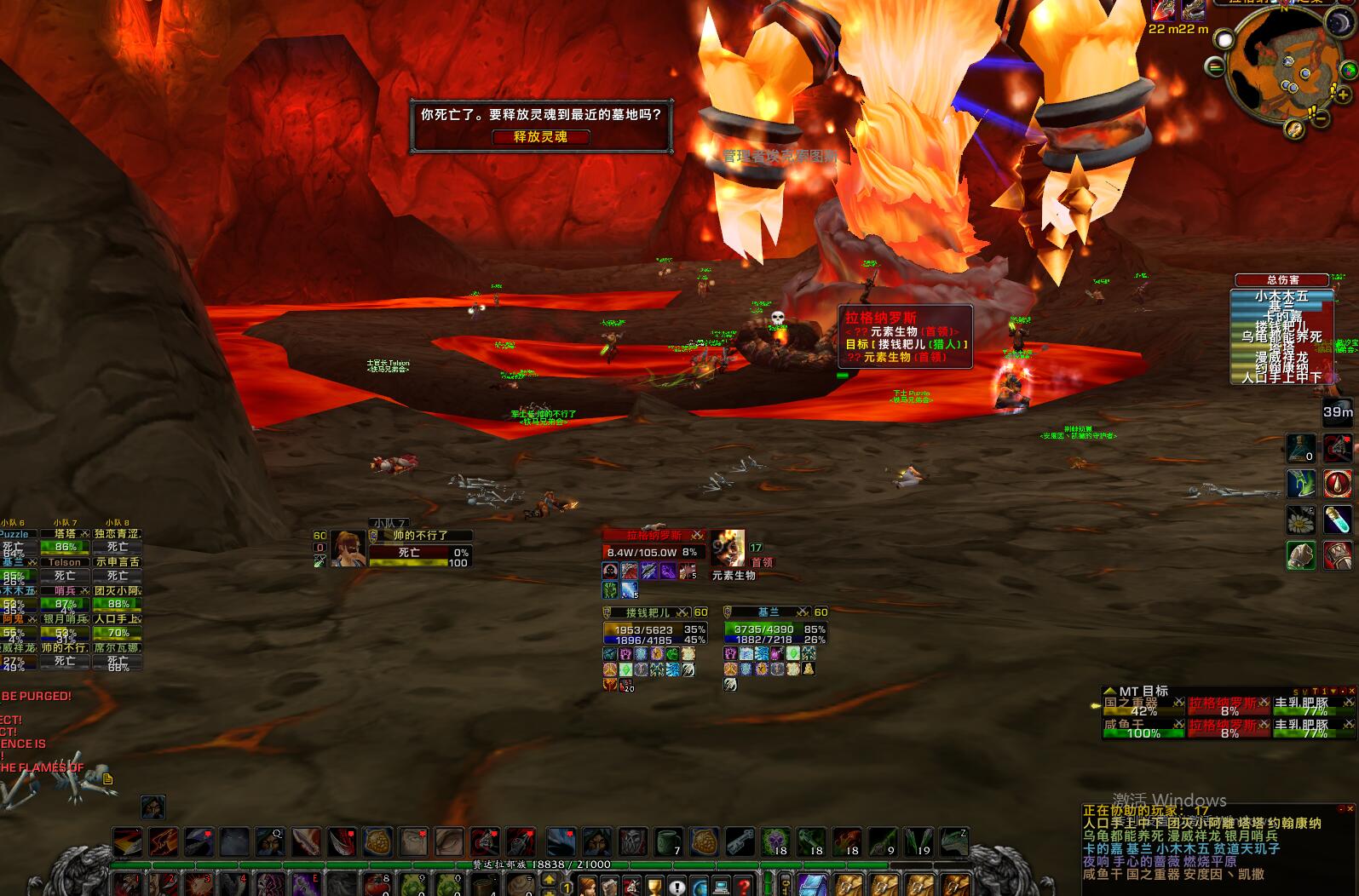Use the daisy flower item icon
The image size is (1359, 896).
[1300, 520]
